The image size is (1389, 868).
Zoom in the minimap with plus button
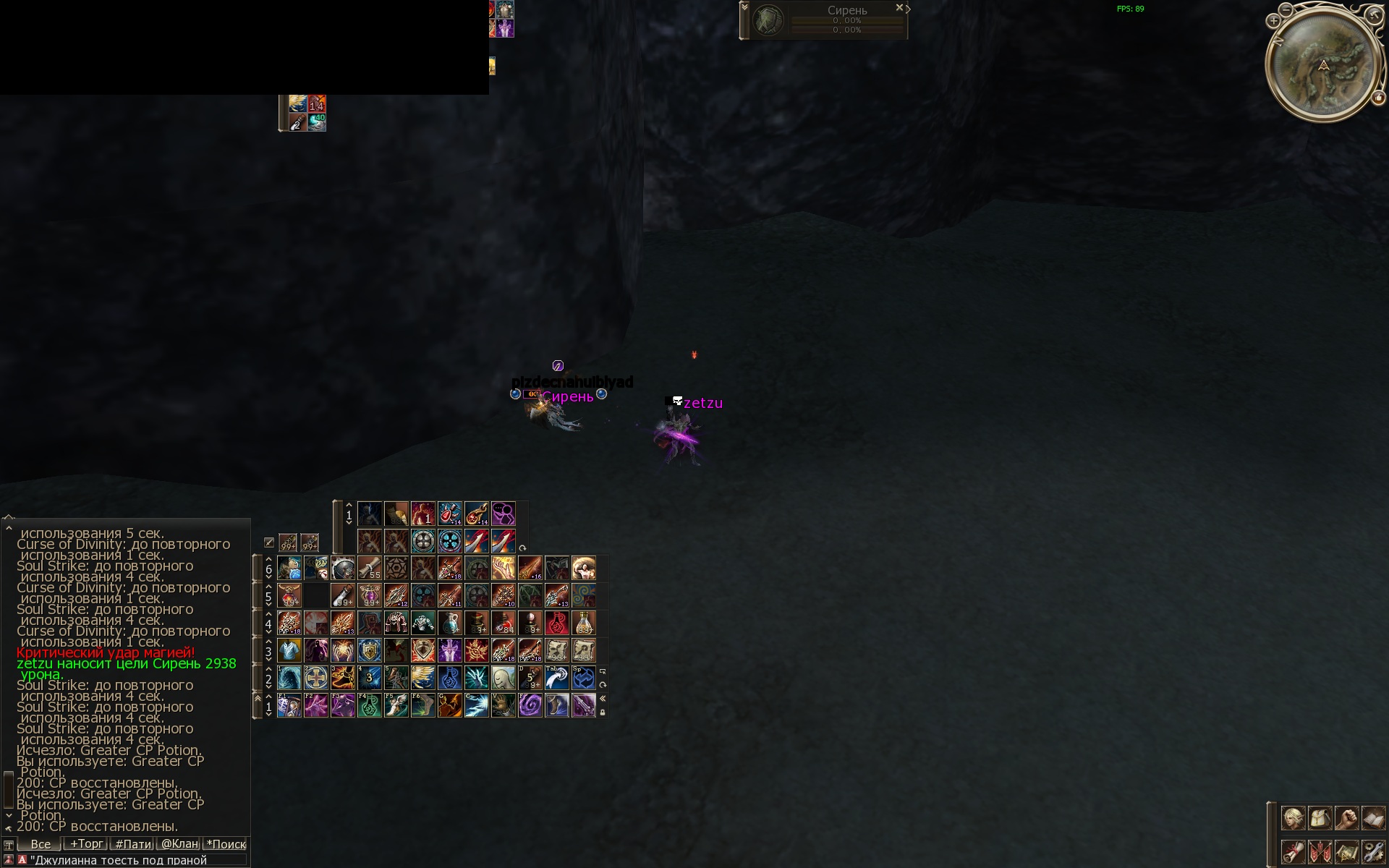point(1273,21)
